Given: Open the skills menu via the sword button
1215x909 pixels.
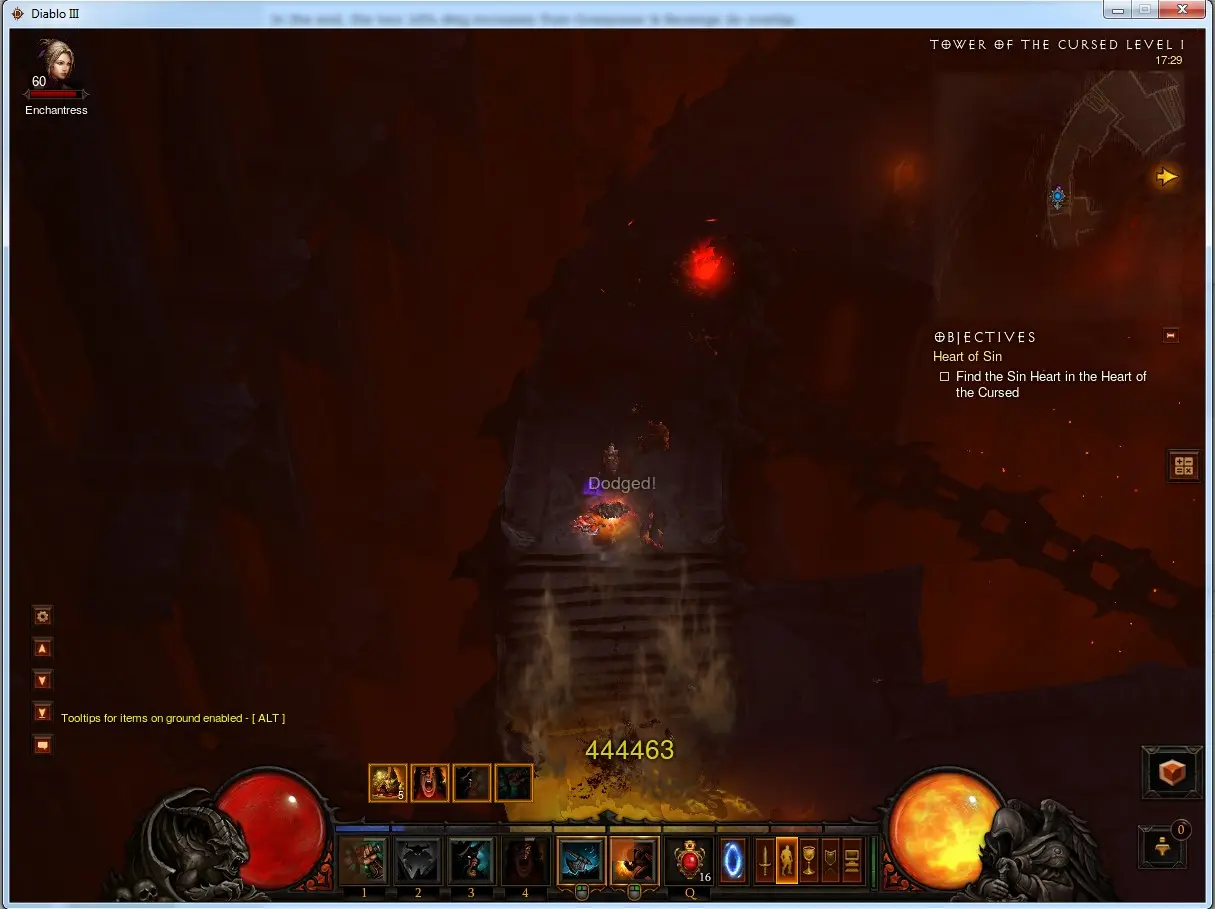Looking at the screenshot, I should click(765, 861).
